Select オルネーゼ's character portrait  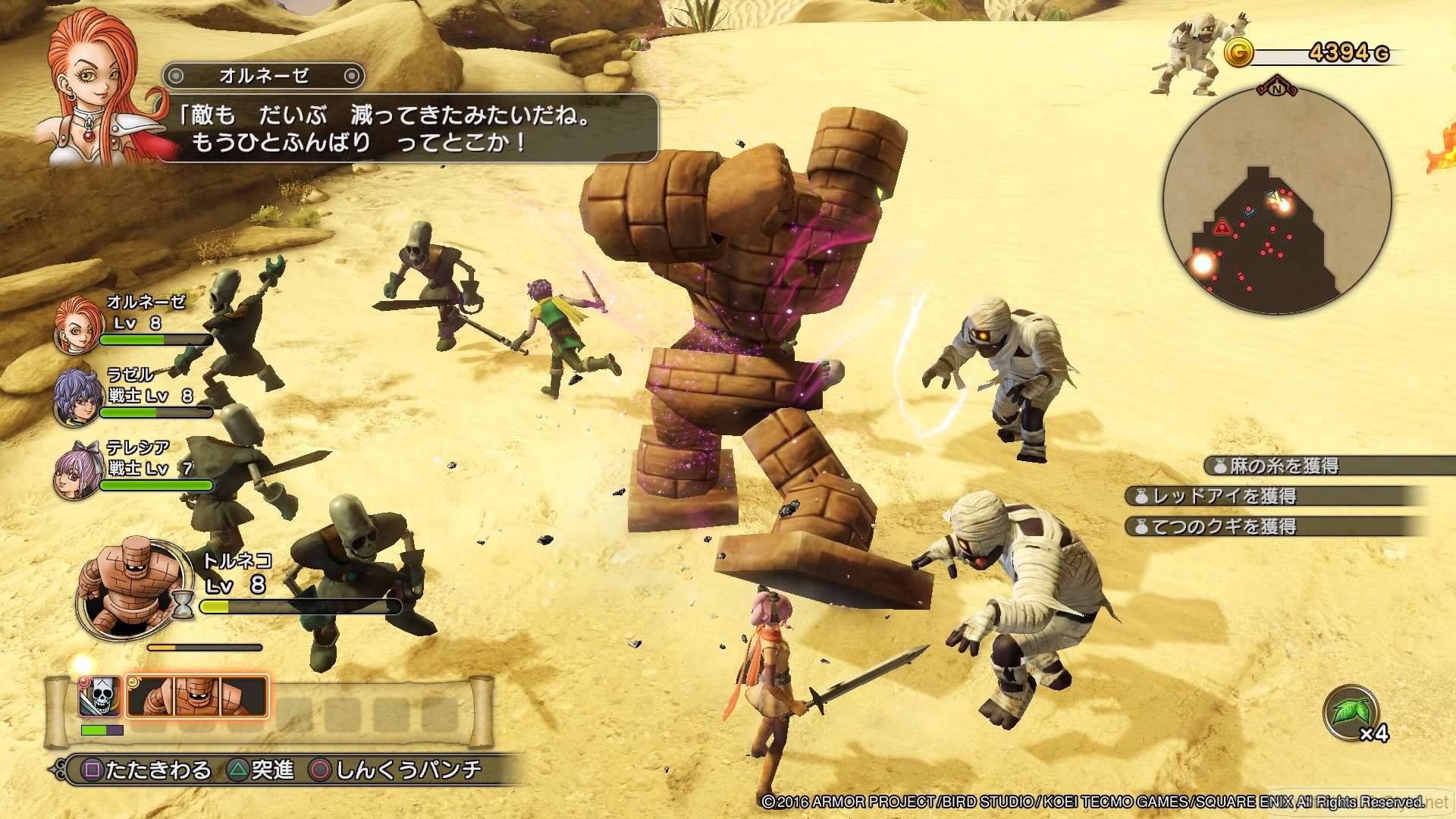coord(78,326)
